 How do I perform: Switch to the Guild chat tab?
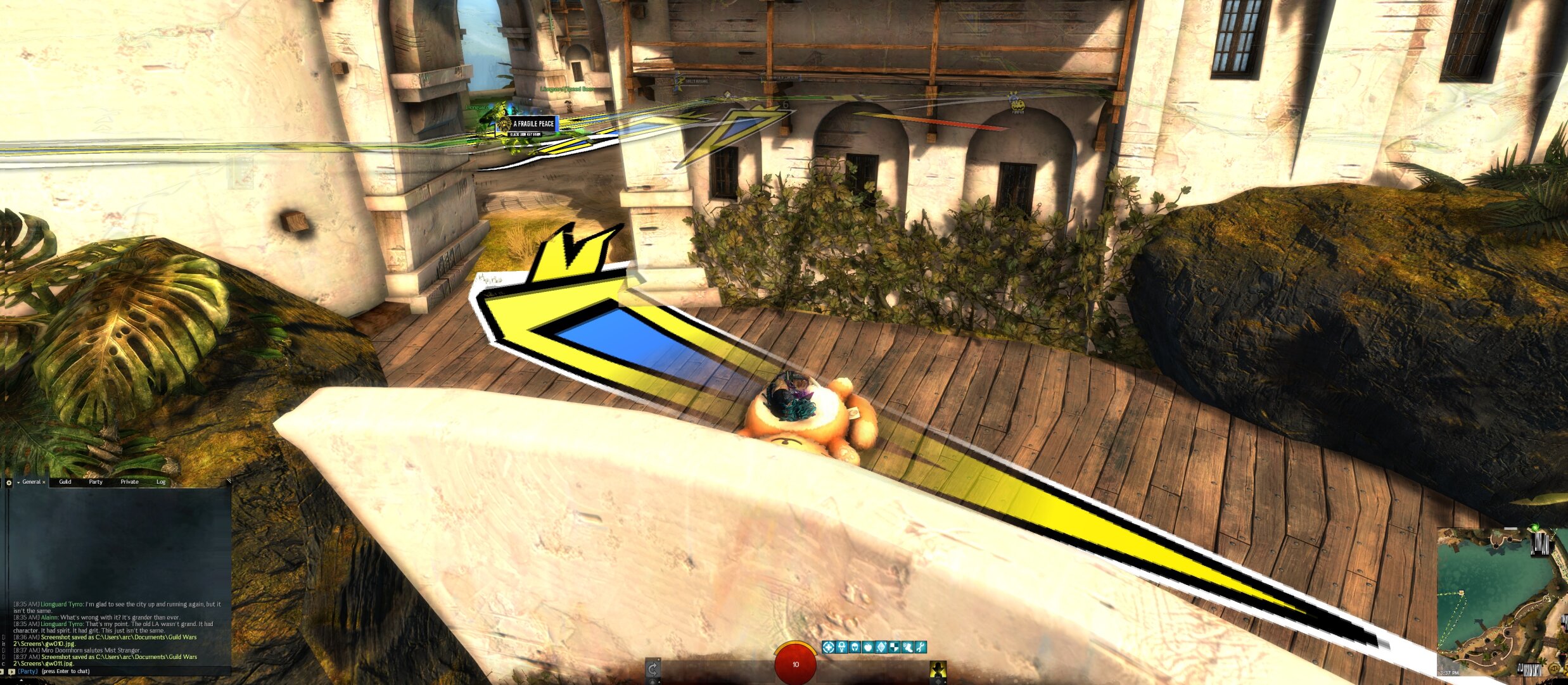[x=65, y=482]
